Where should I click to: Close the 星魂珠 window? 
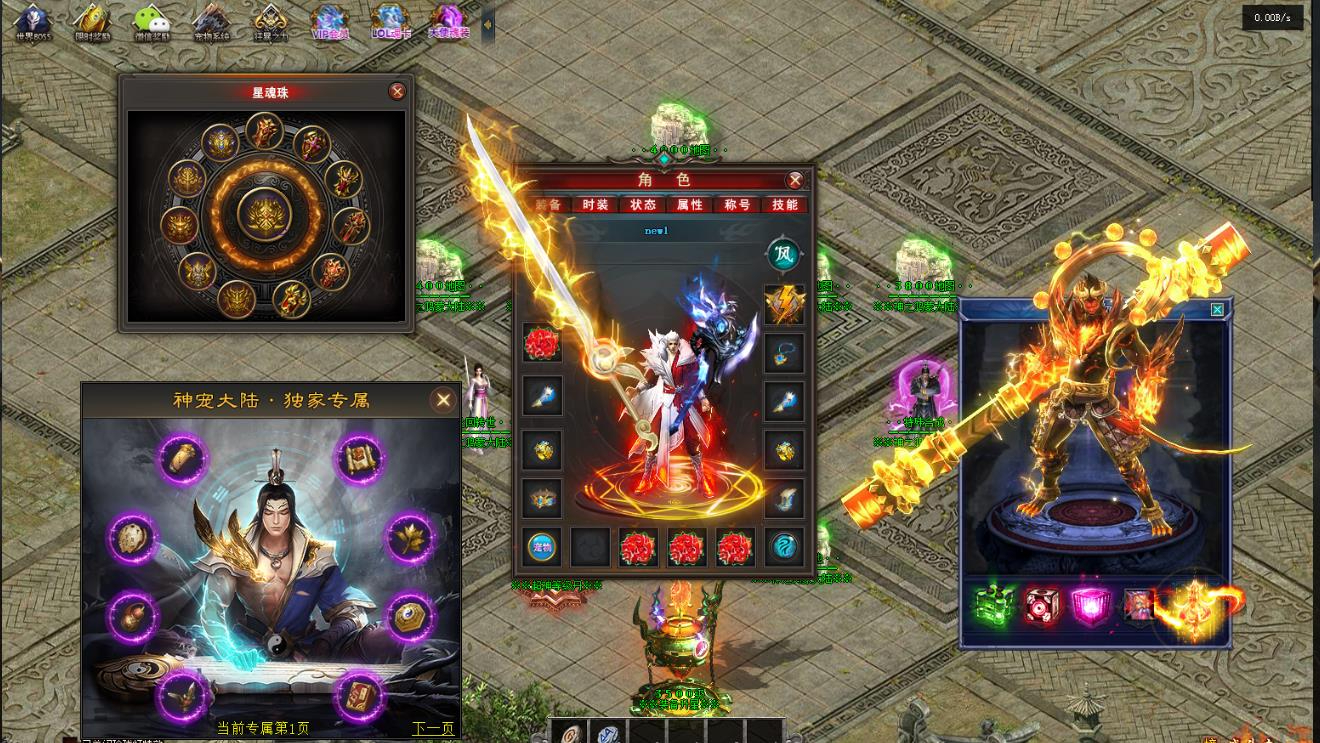397,92
